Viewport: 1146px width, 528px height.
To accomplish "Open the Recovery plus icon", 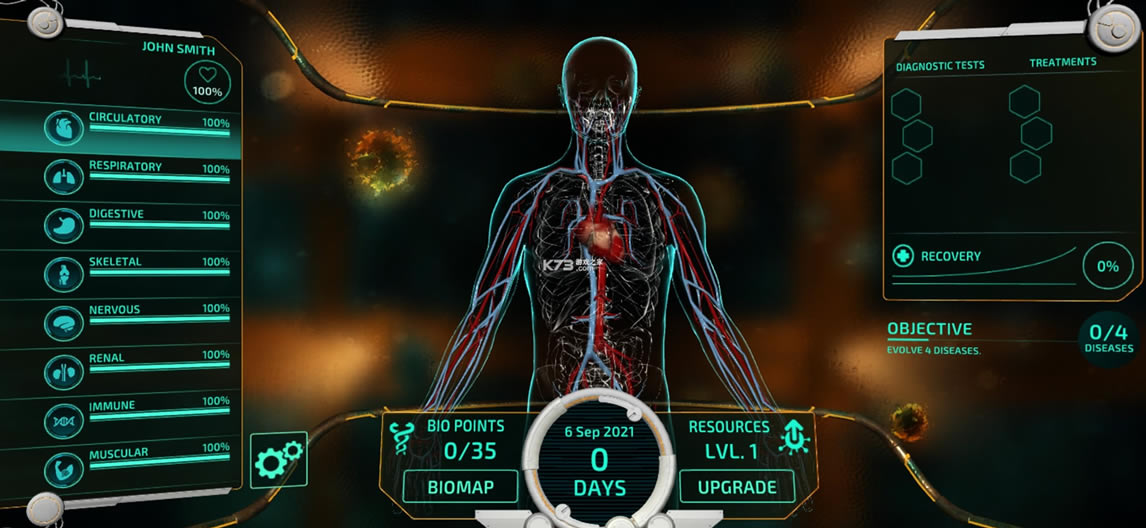I will (903, 256).
